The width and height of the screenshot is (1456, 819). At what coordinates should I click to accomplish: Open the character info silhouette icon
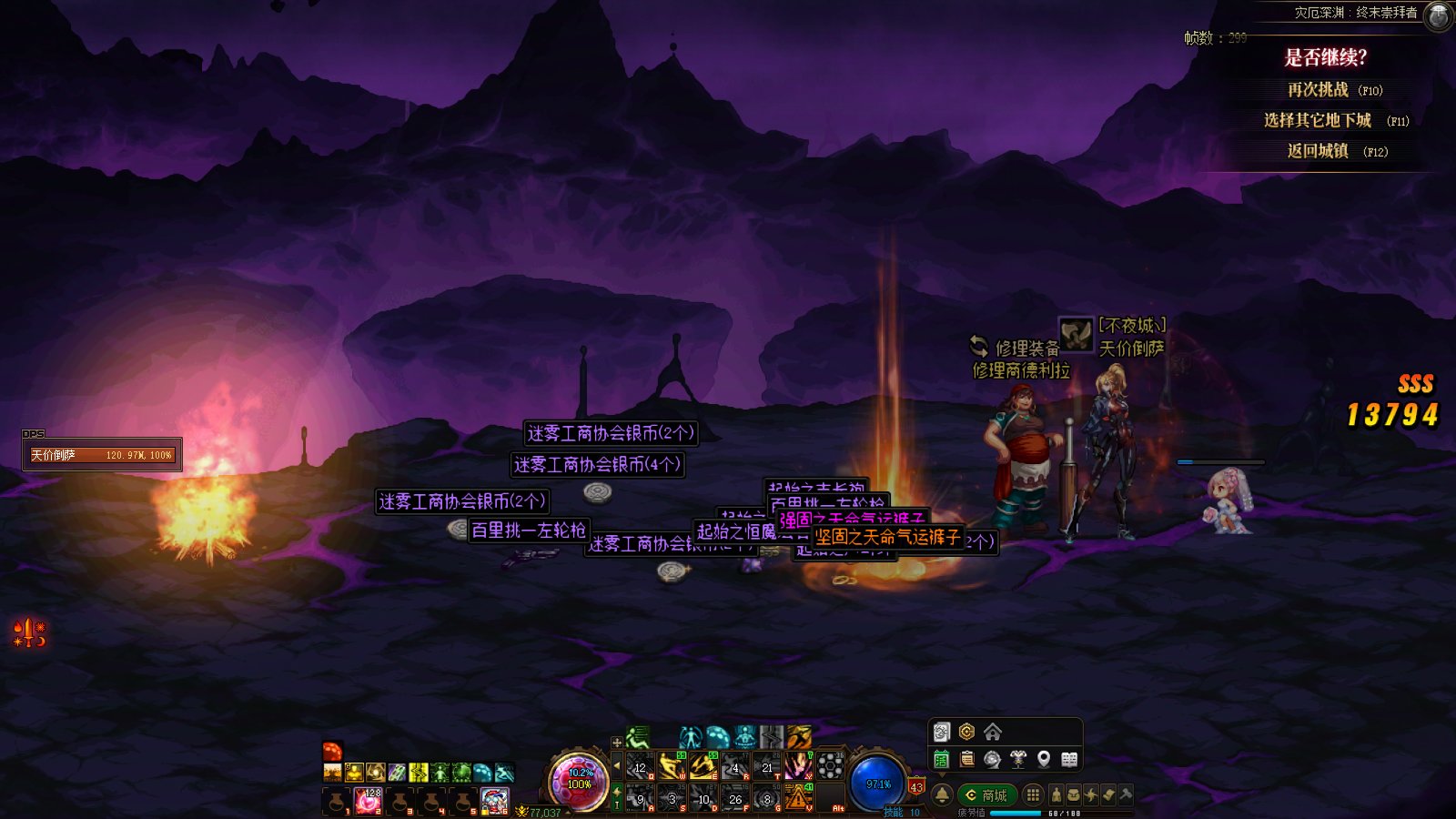click(x=1056, y=794)
